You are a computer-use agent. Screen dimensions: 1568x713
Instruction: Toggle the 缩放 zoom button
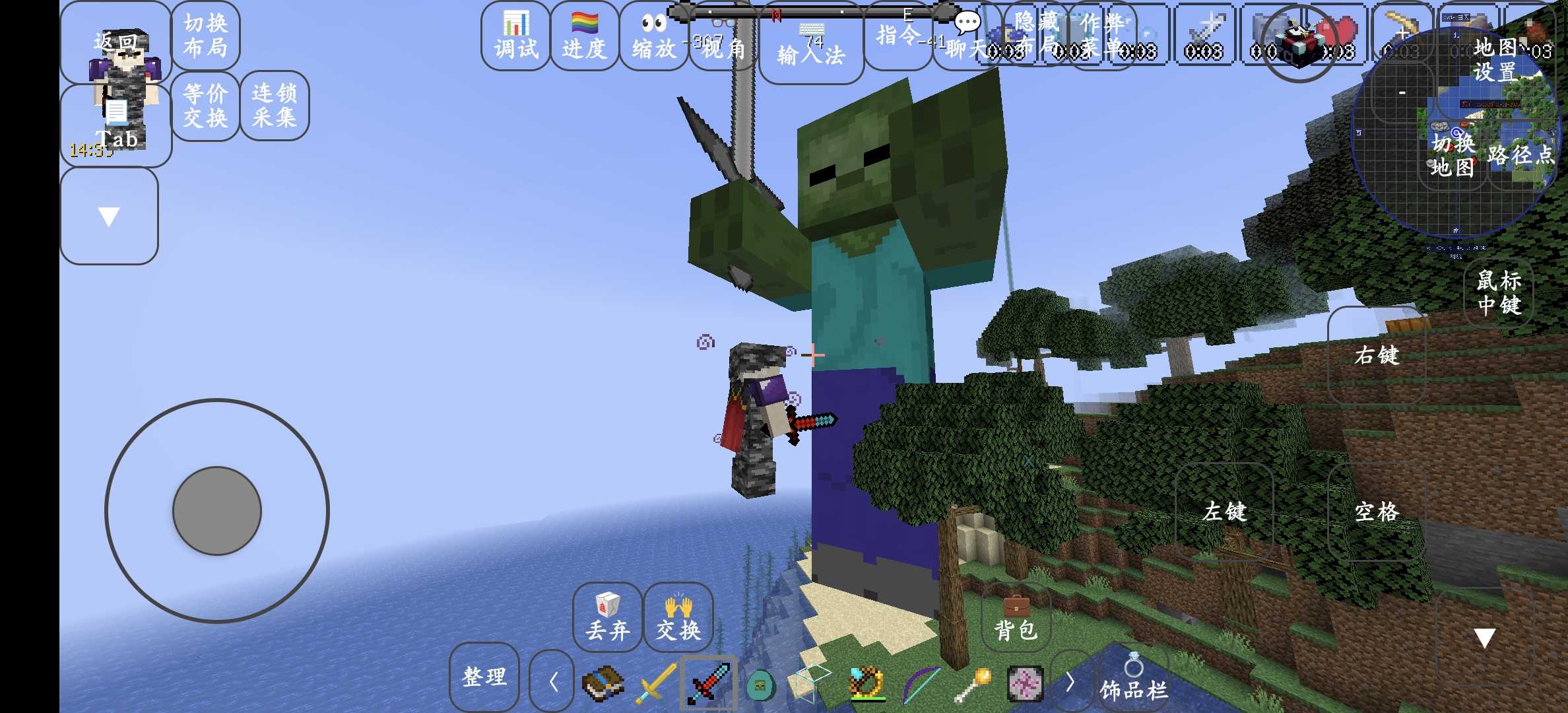[x=653, y=36]
